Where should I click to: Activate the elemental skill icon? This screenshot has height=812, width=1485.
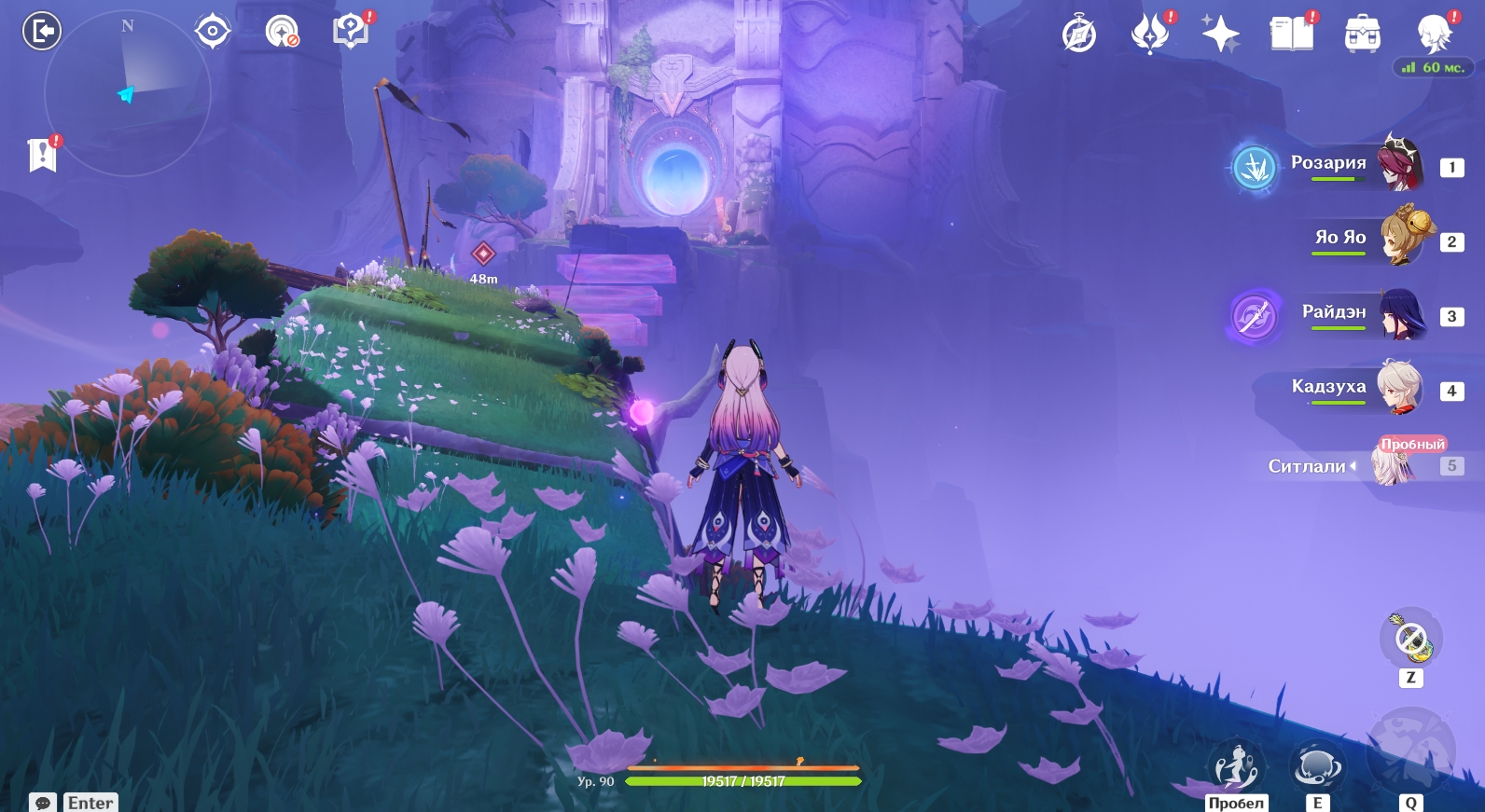1317,766
